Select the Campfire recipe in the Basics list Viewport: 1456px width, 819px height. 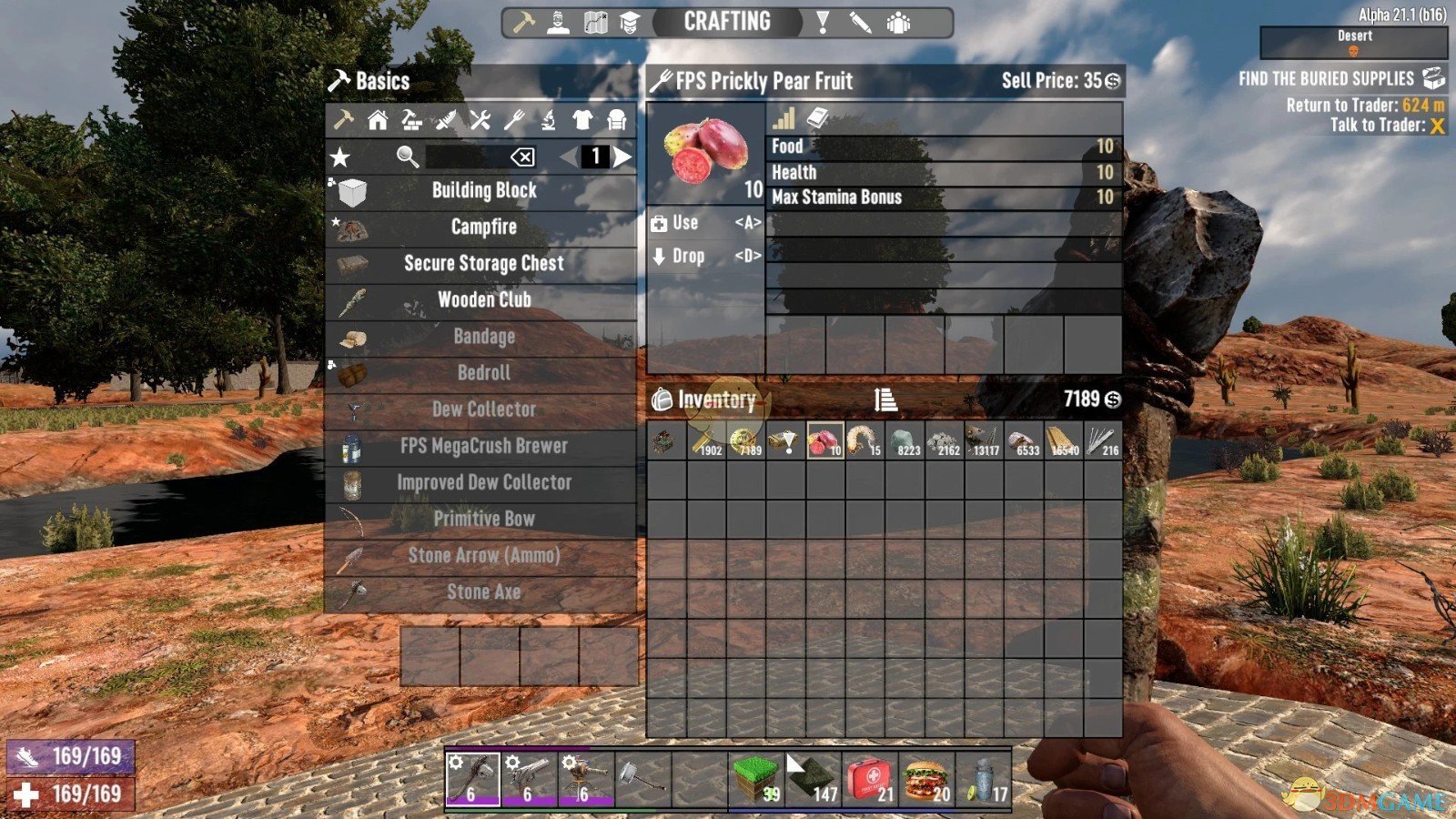click(x=482, y=227)
